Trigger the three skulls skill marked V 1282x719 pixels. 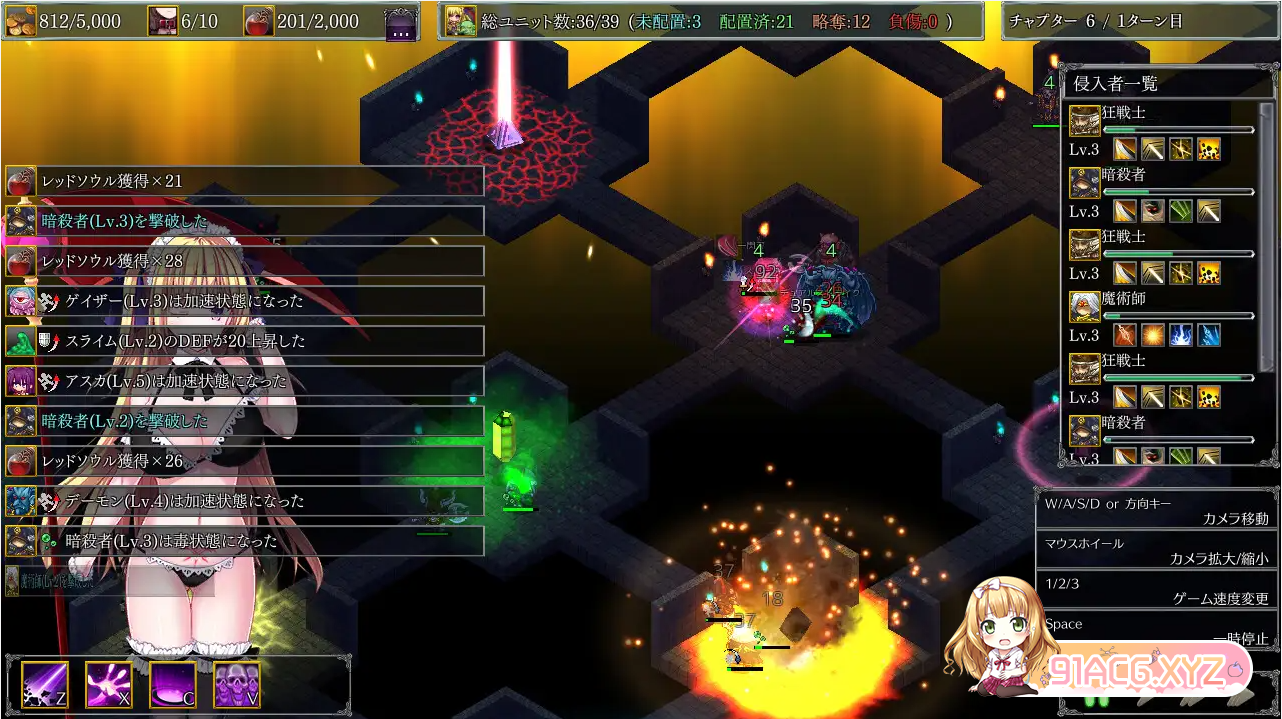click(237, 685)
